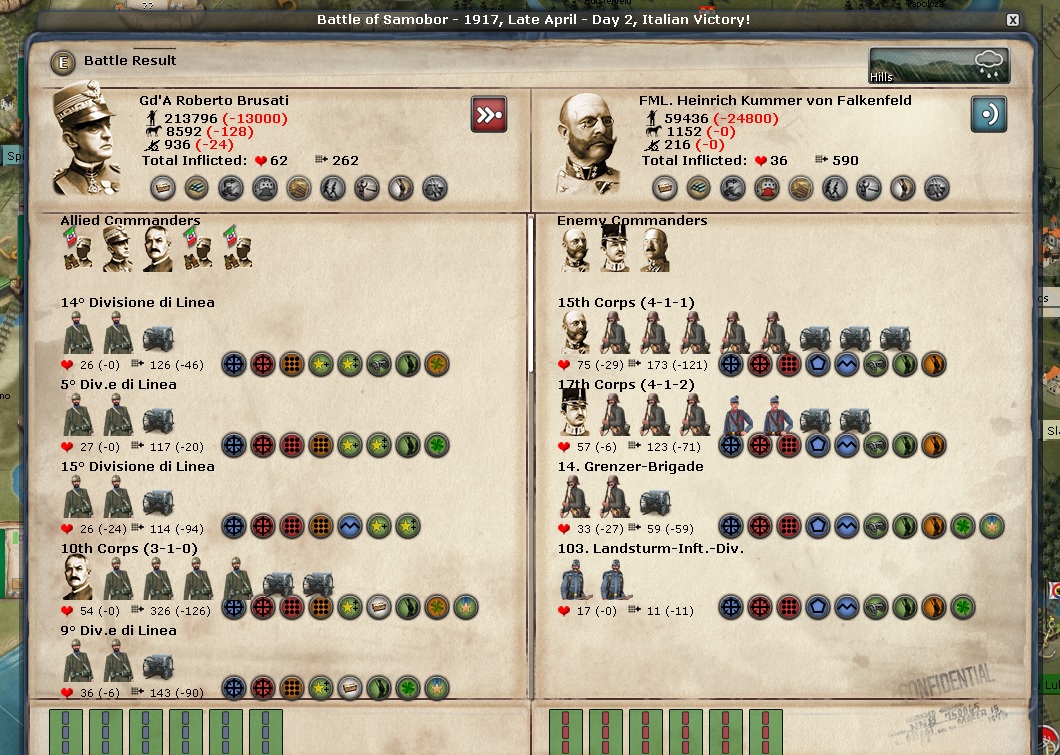Open the Hills terrain weather thumbnail

pyautogui.click(x=938, y=66)
